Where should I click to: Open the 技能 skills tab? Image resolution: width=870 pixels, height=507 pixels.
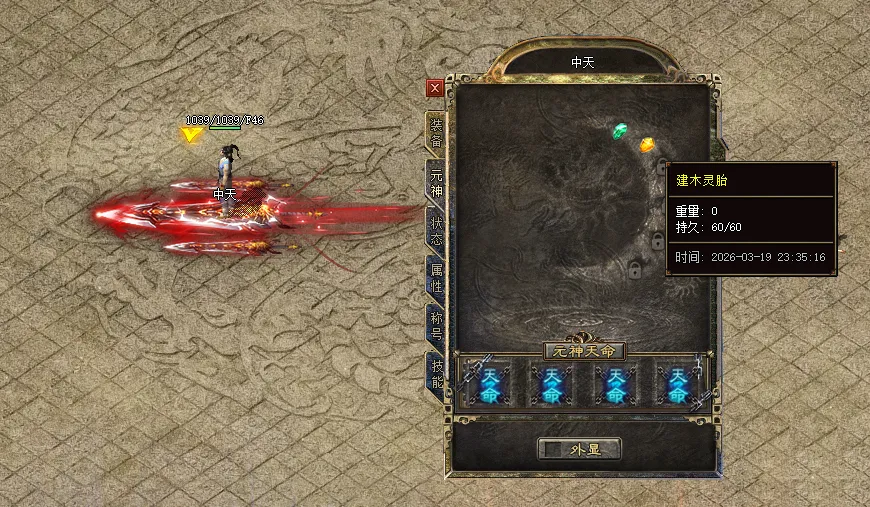(x=436, y=374)
